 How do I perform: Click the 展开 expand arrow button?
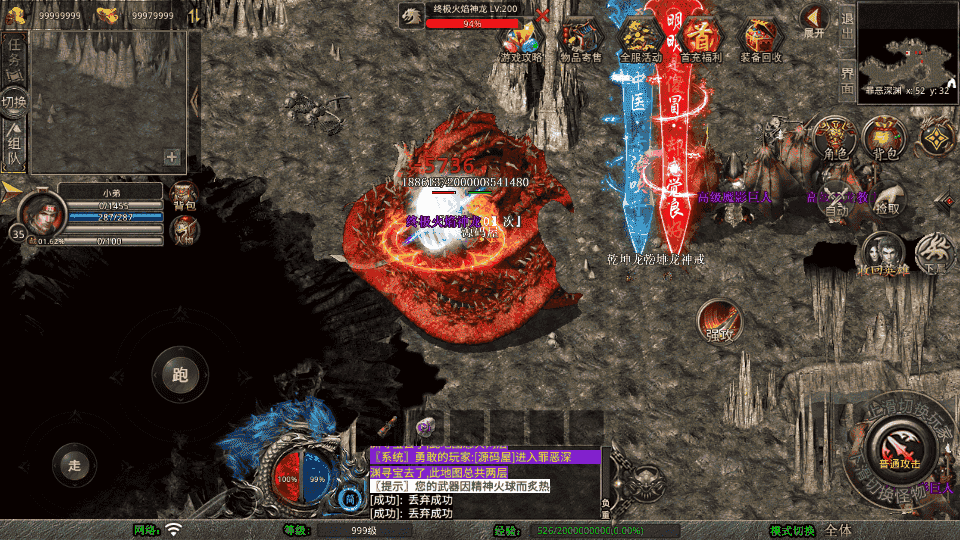click(814, 20)
